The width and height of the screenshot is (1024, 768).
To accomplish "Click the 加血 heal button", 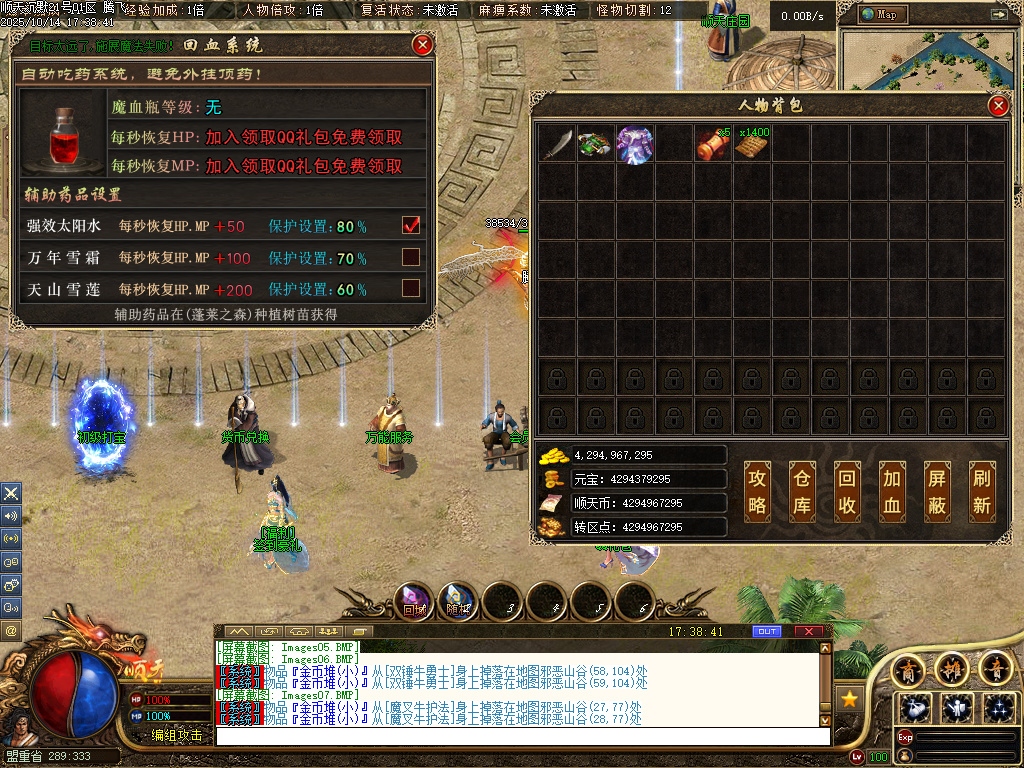I will point(892,492).
